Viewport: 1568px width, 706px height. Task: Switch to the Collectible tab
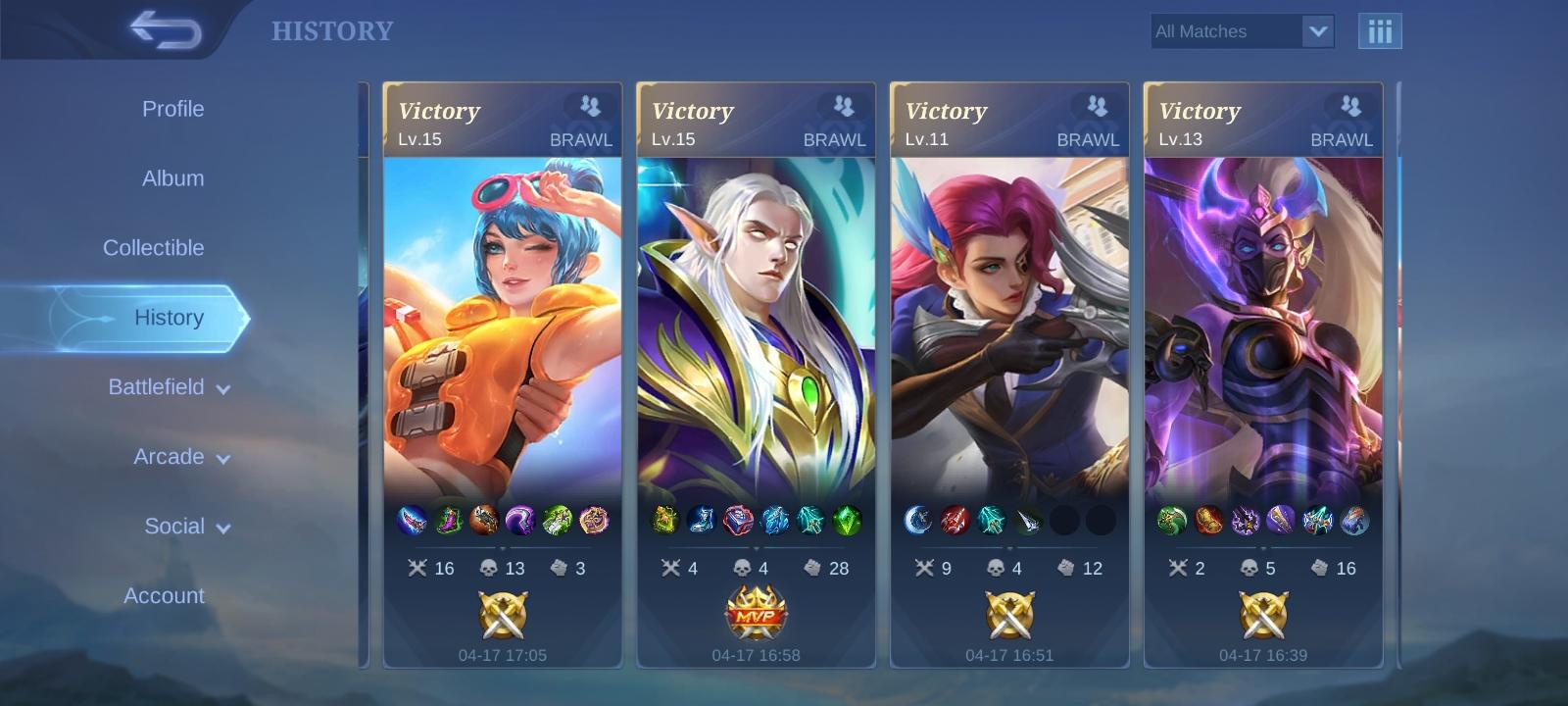[153, 247]
